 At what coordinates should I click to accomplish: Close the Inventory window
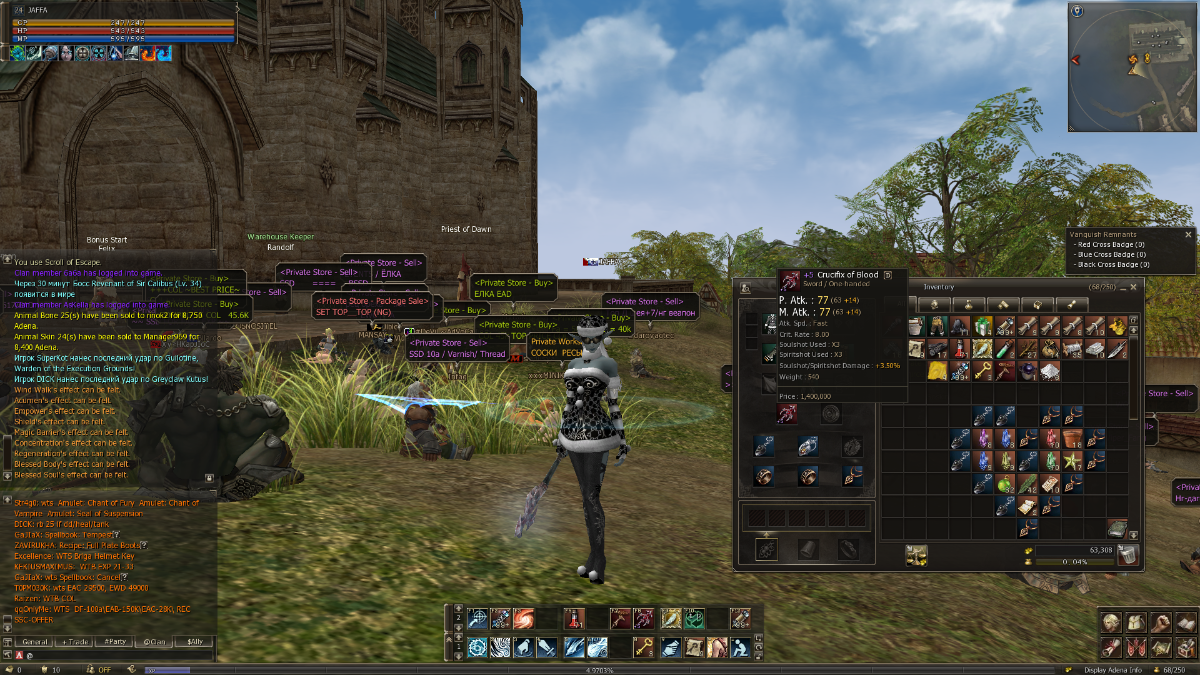pyautogui.click(x=1134, y=287)
